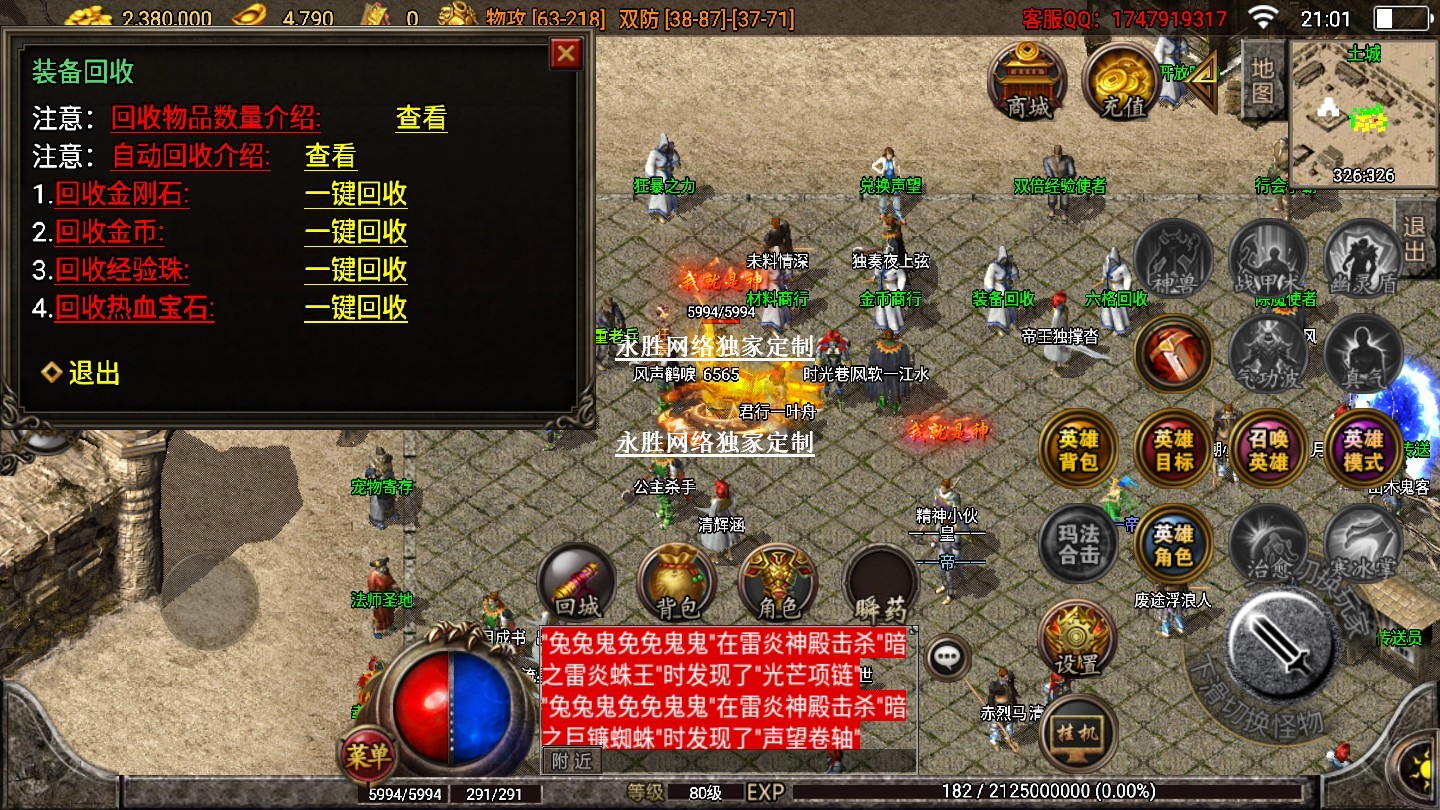
Task: Close the equipment recycling panel
Action: 566,53
